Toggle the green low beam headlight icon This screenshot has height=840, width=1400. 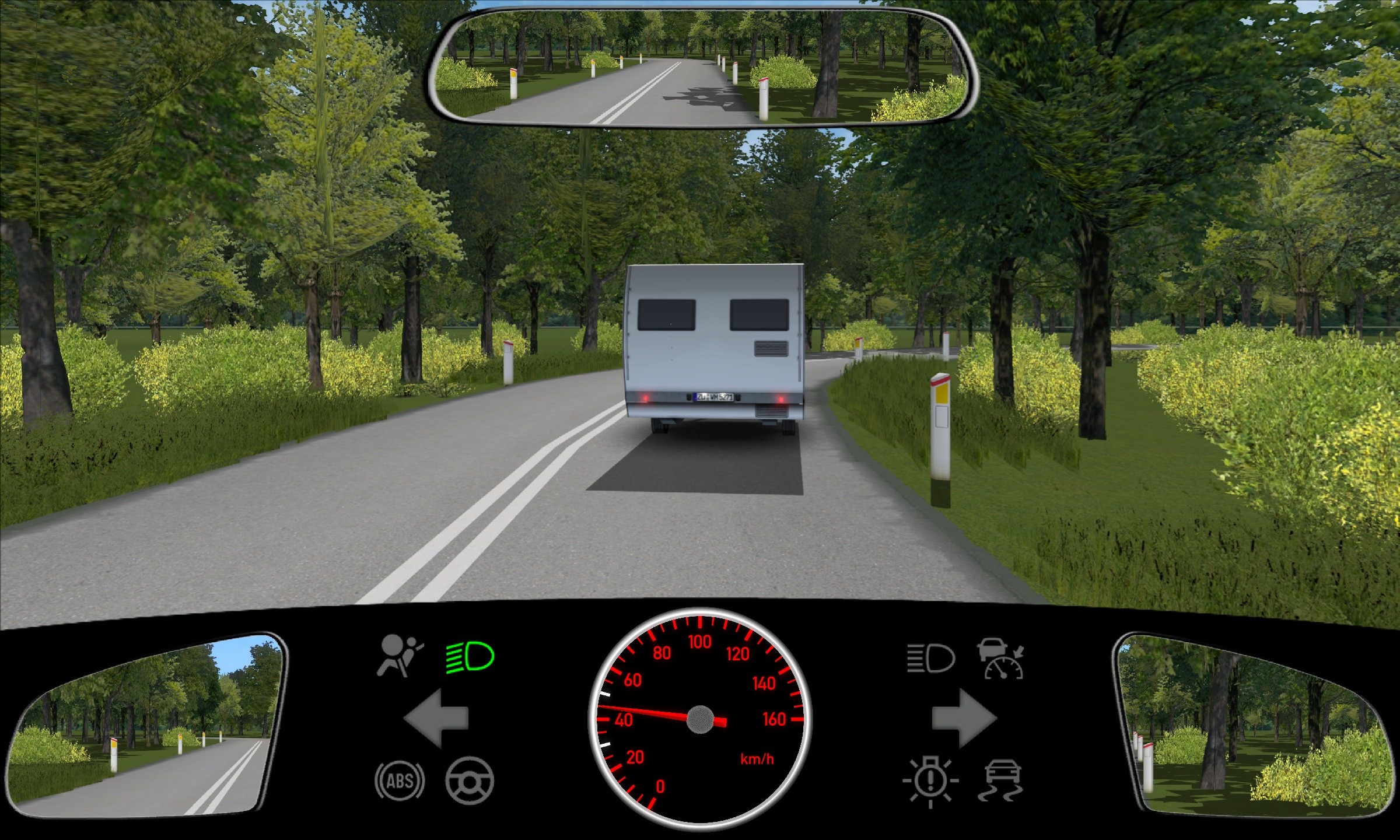point(470,657)
